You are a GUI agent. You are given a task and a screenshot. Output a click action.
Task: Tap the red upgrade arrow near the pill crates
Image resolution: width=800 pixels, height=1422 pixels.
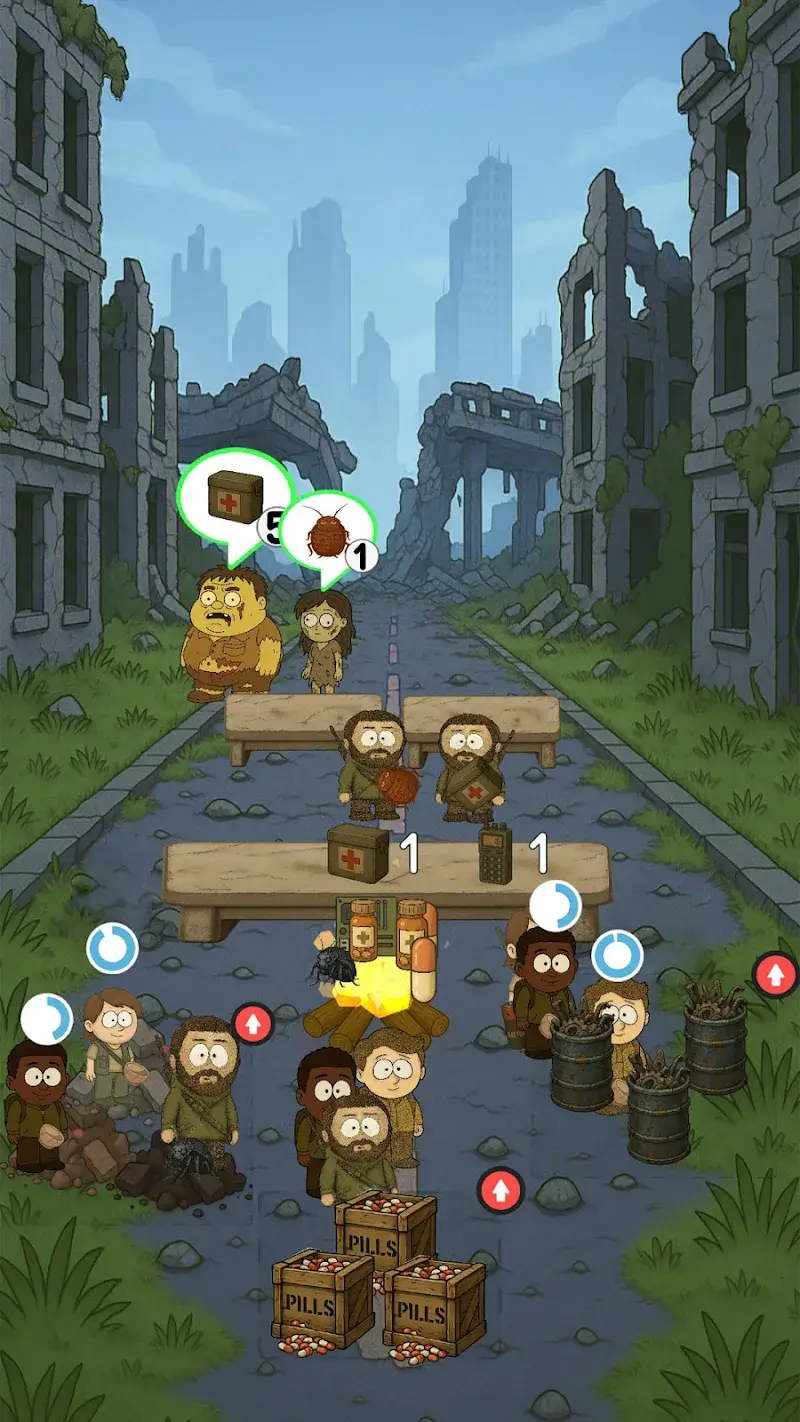click(500, 1190)
